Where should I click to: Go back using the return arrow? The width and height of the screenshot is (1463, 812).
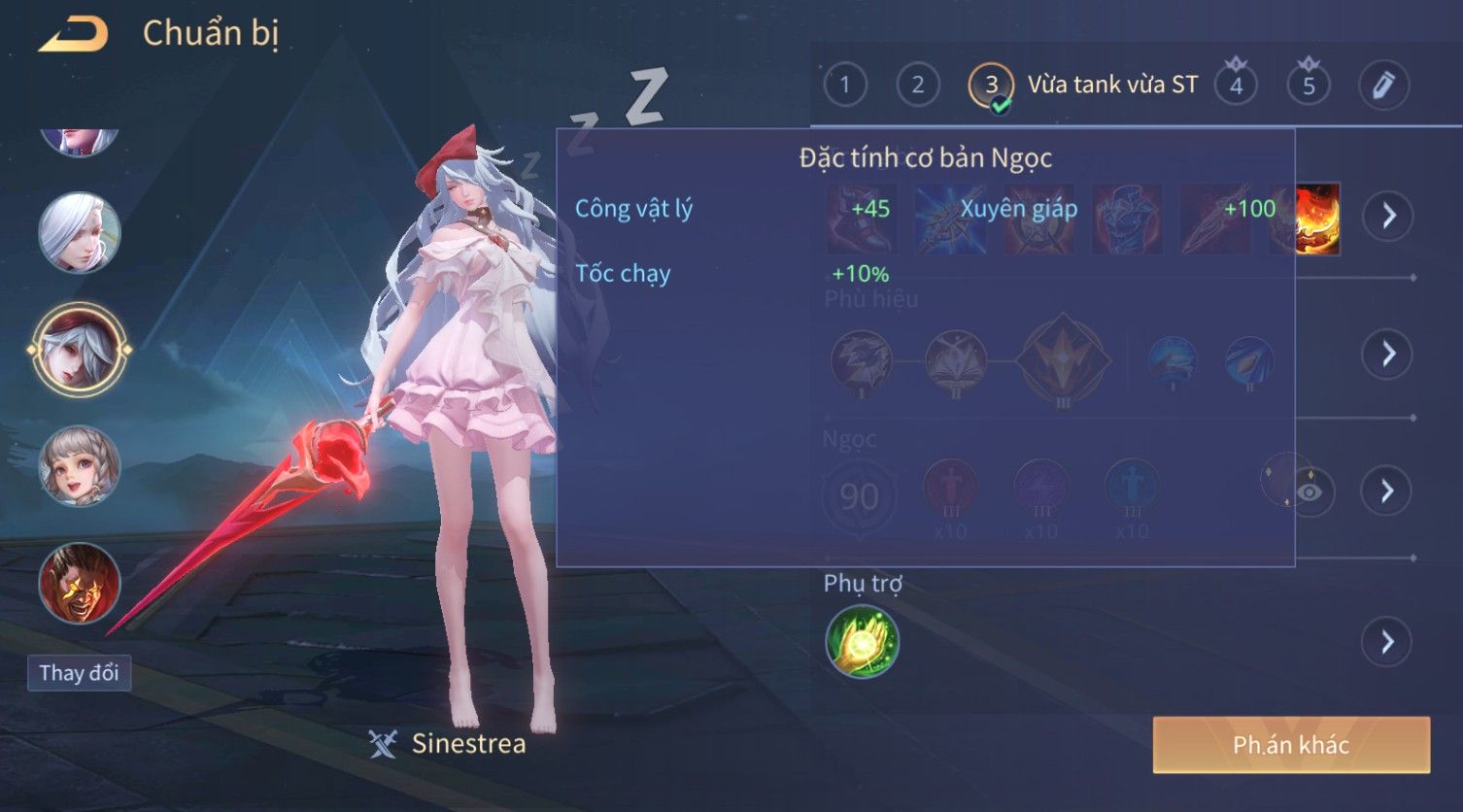(x=74, y=35)
